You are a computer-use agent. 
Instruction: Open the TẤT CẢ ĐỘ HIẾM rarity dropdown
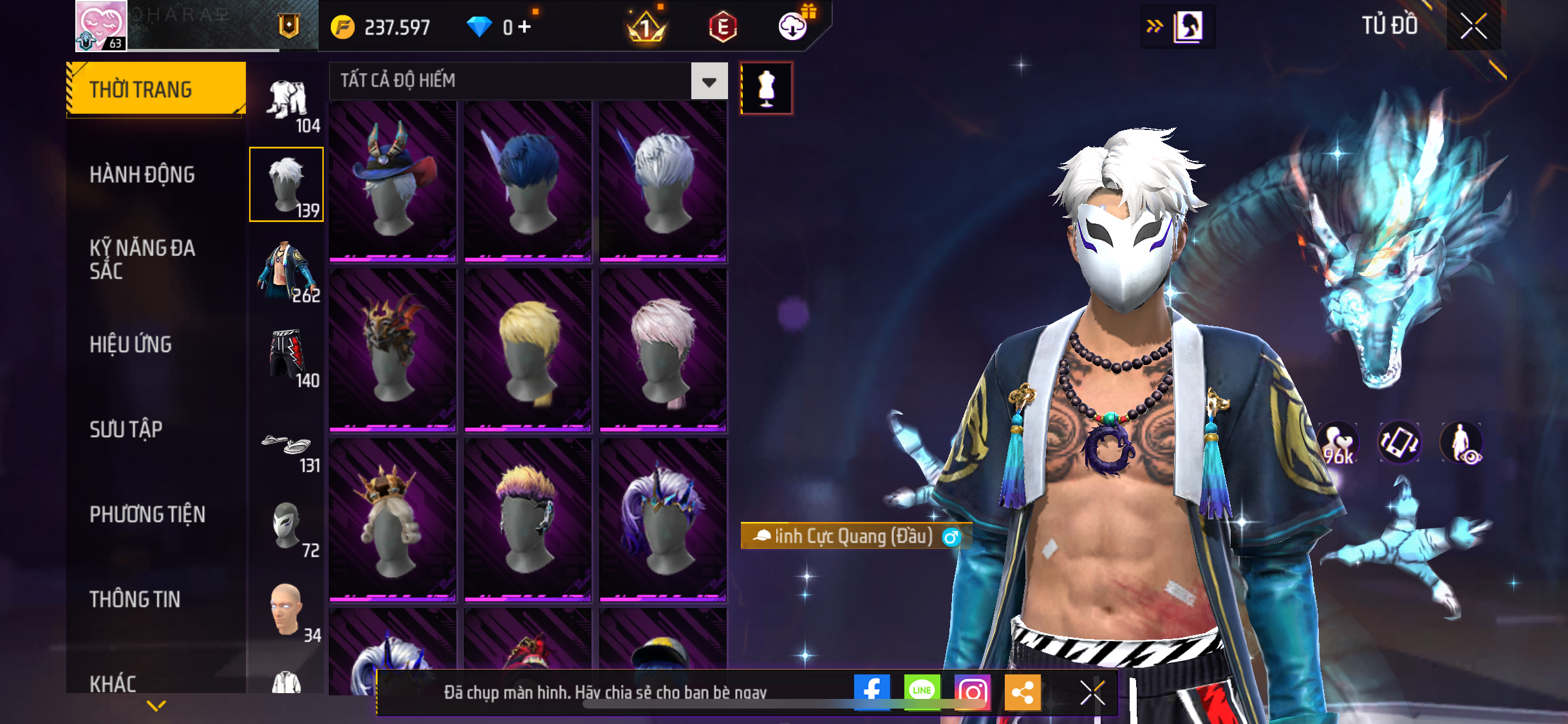(x=709, y=81)
